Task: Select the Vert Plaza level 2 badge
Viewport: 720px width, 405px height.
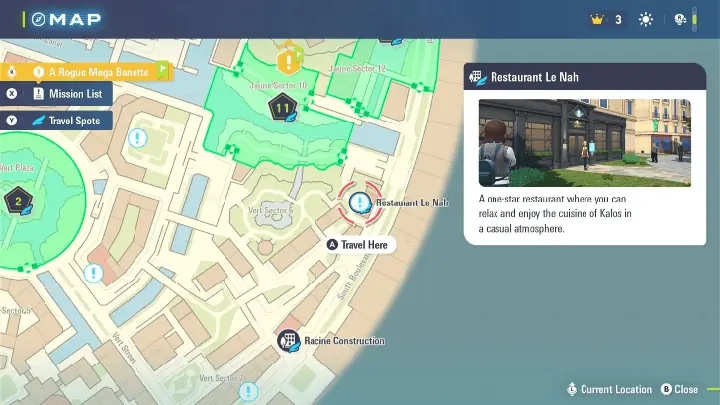Action: click(17, 203)
